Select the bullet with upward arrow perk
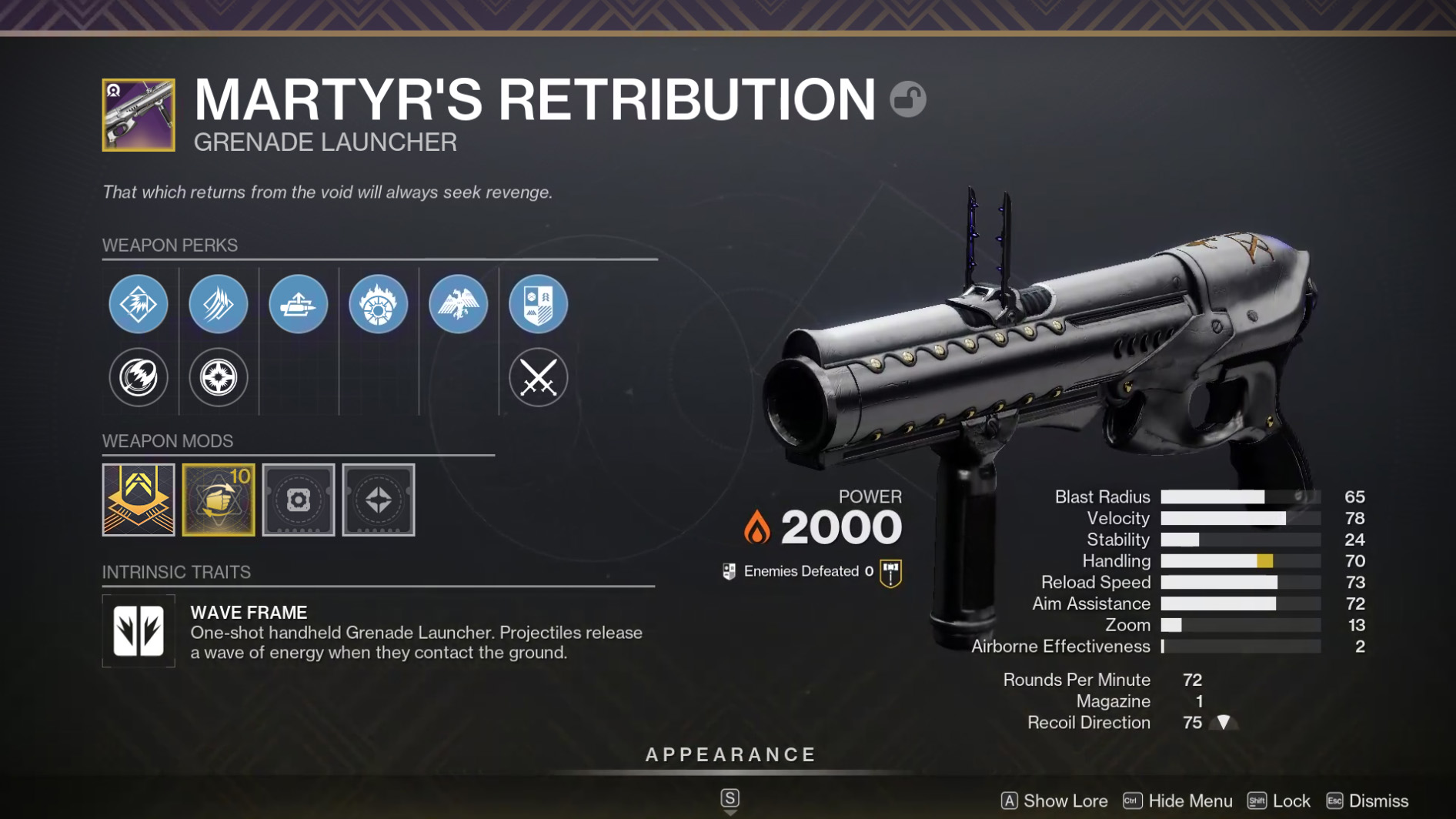1456x819 pixels. [299, 304]
